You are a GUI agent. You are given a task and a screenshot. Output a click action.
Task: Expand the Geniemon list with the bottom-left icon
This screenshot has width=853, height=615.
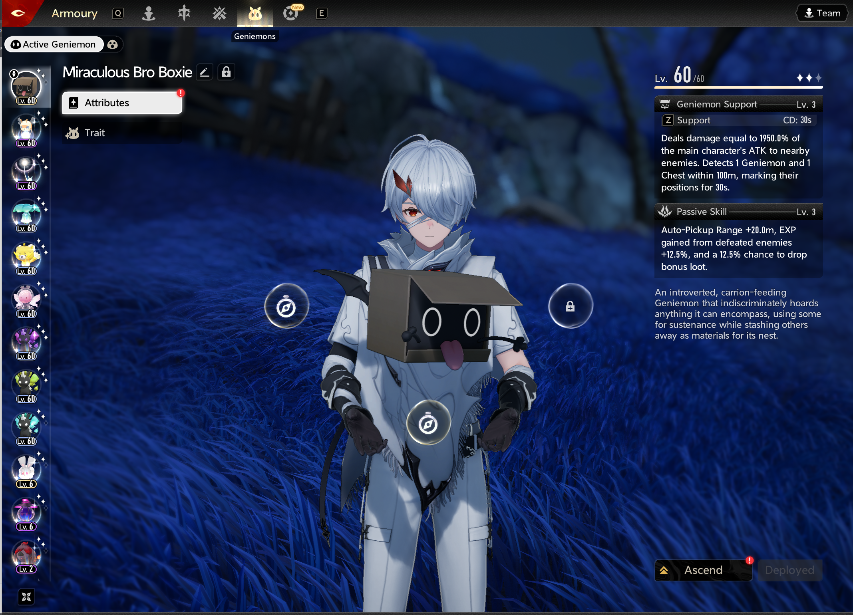click(x=25, y=597)
